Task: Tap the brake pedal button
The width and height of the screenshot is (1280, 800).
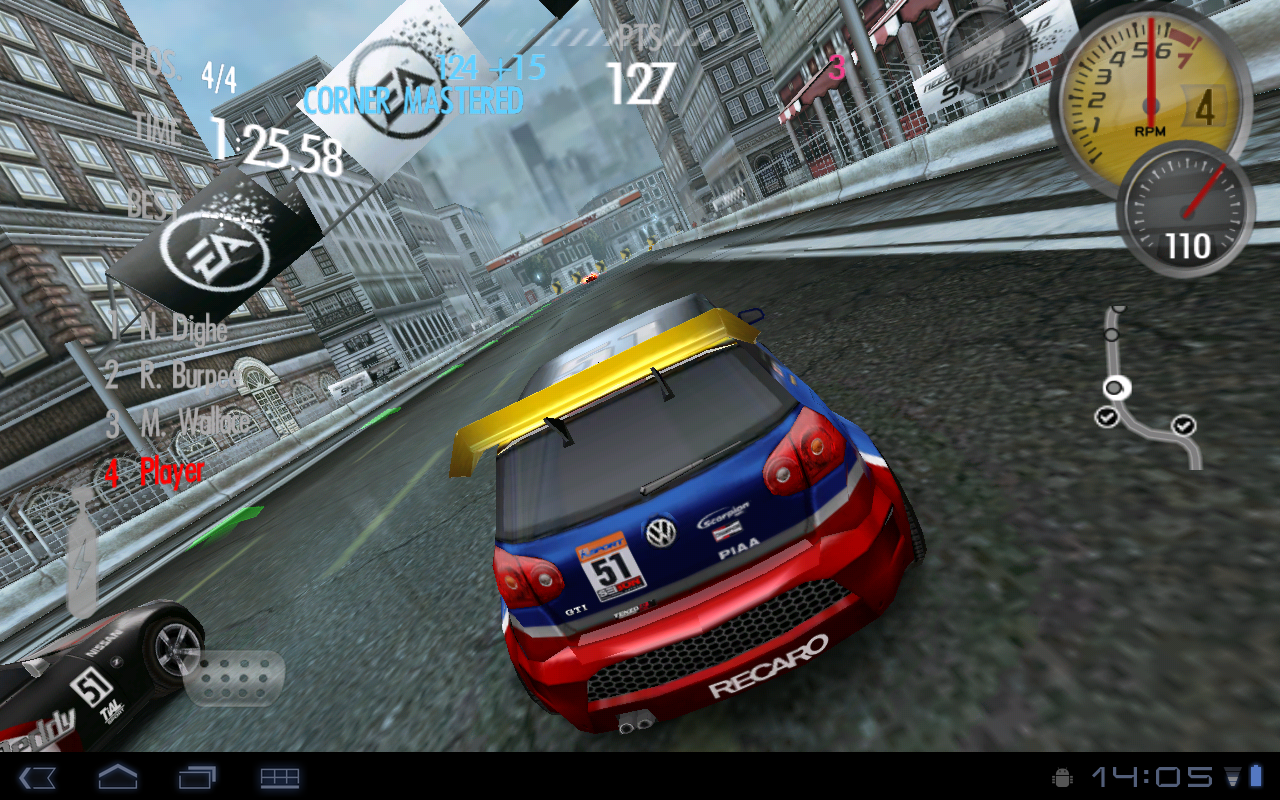Action: (x=233, y=679)
